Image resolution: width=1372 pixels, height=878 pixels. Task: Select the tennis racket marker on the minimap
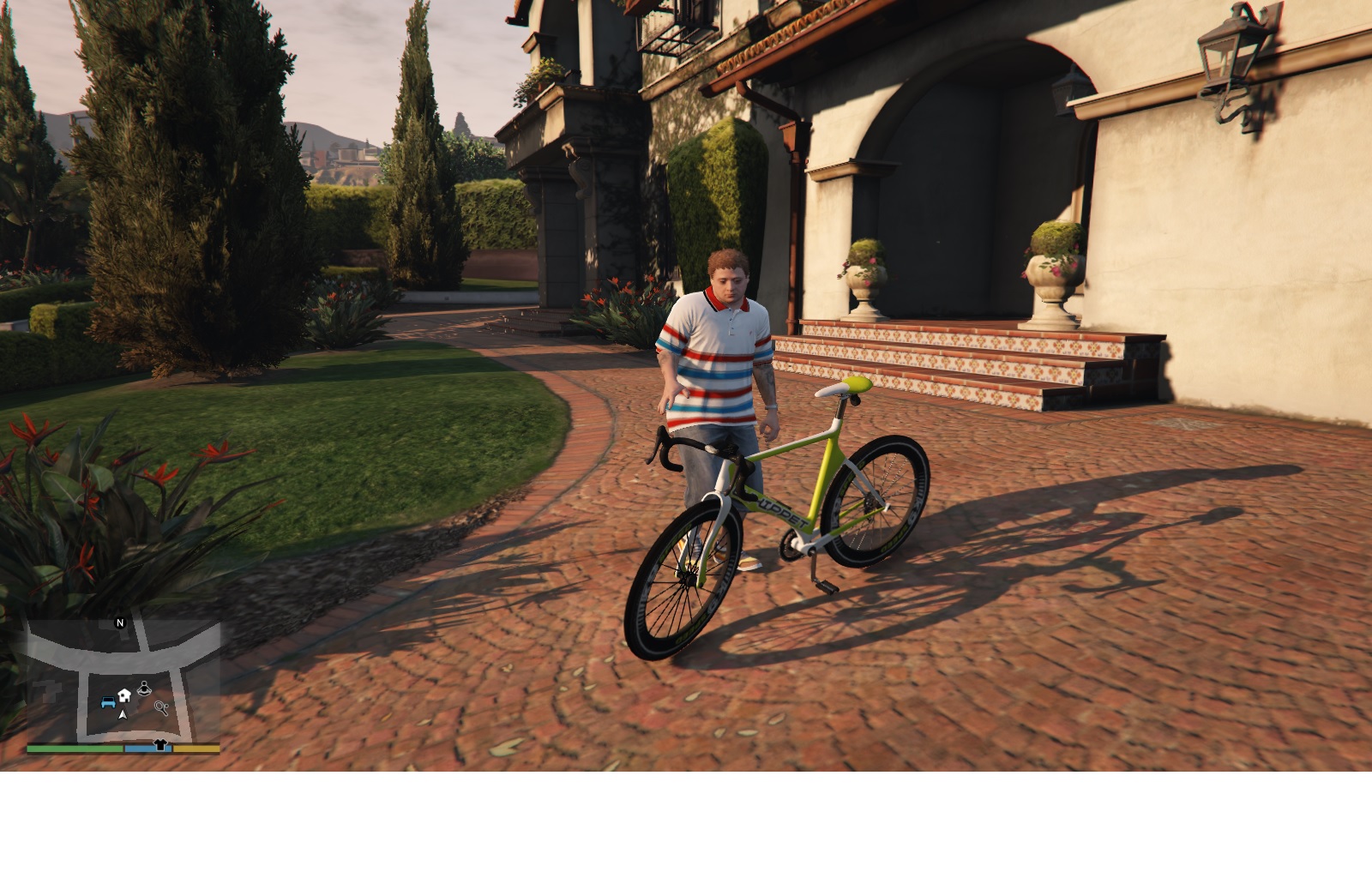[161, 707]
